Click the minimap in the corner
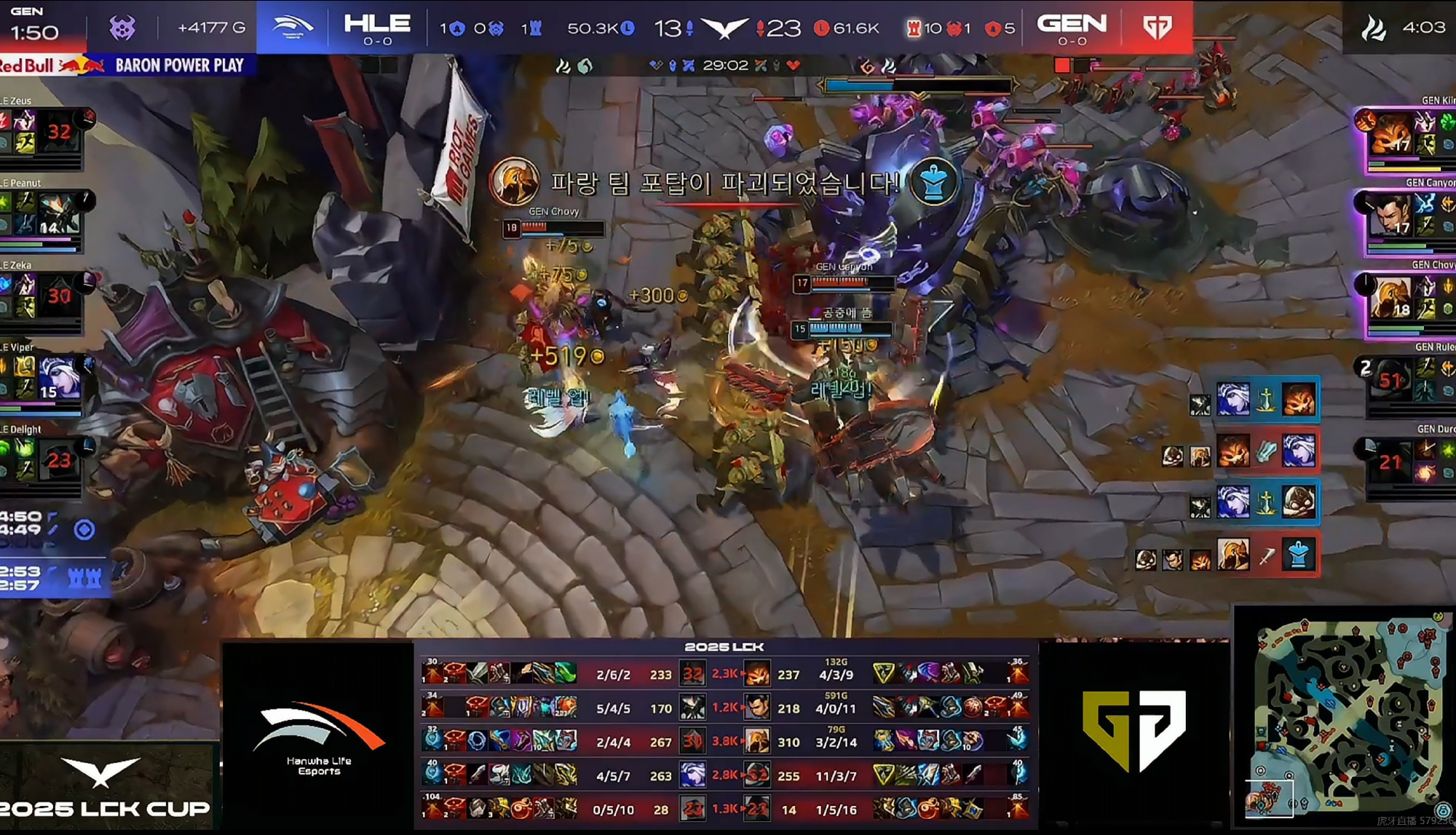The height and width of the screenshot is (835, 1456). tap(1345, 719)
